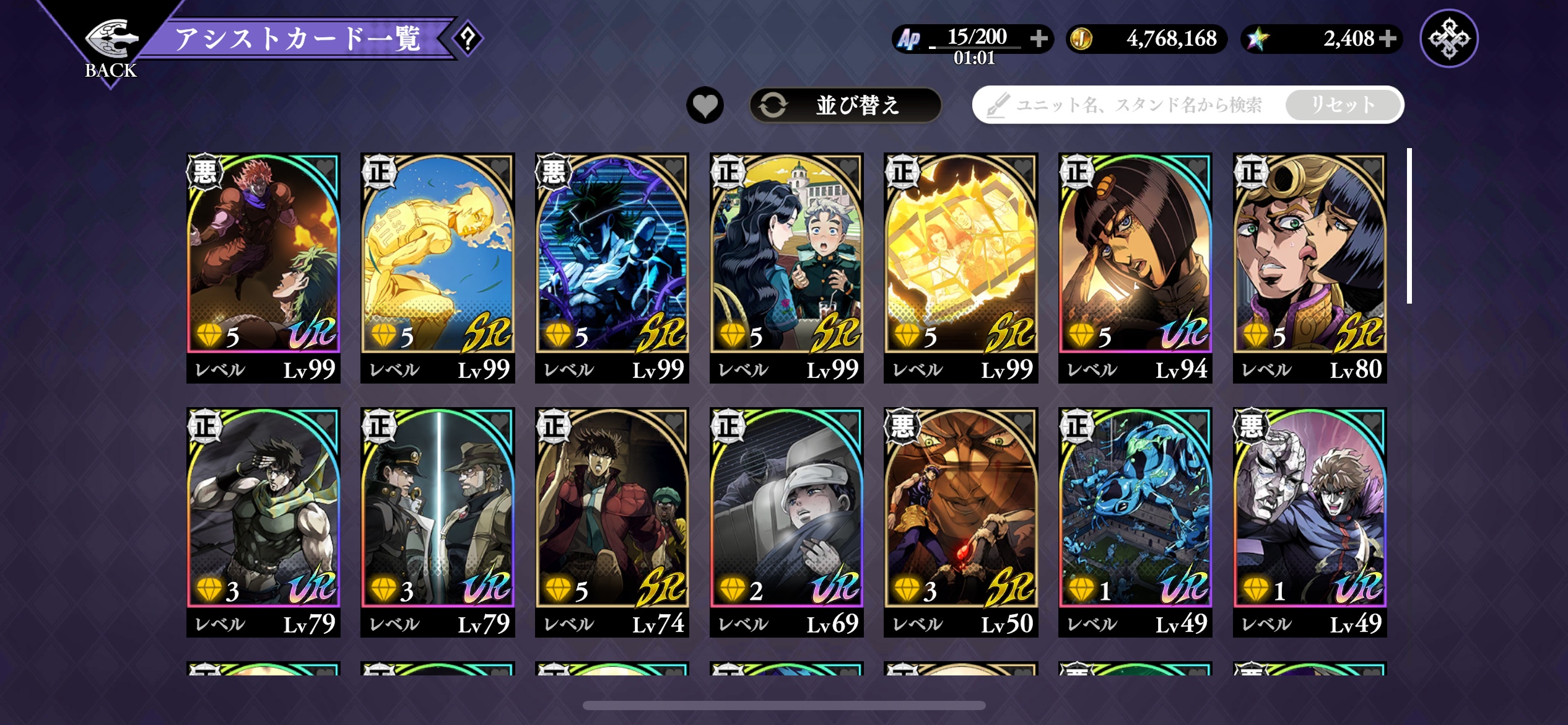
Task: Pick the stone mask Lv49 VR card
Action: (x=1310, y=521)
